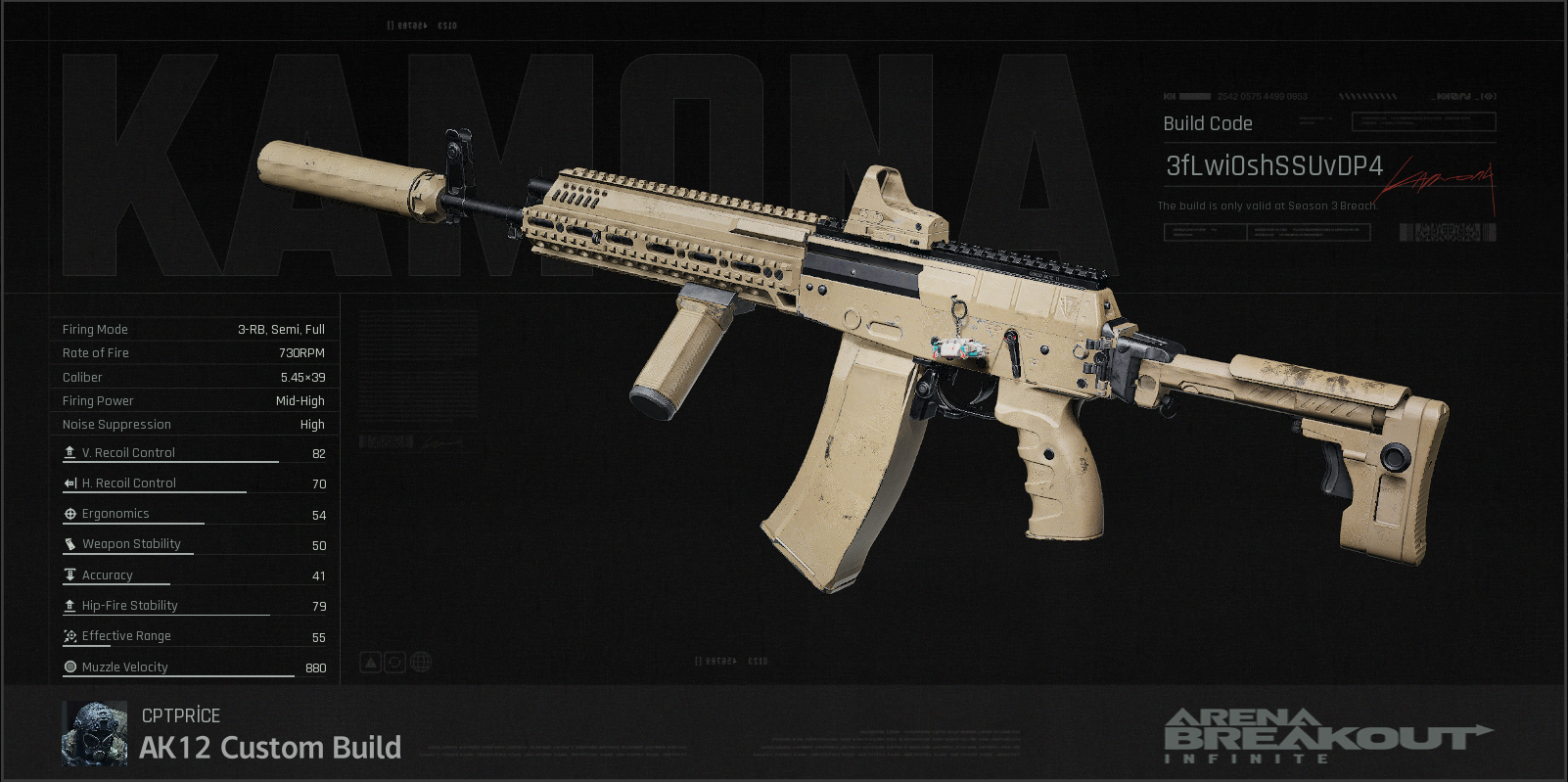1568x782 pixels.
Task: Click the Season 3 Breach validity note
Action: pyautogui.click(x=1267, y=207)
